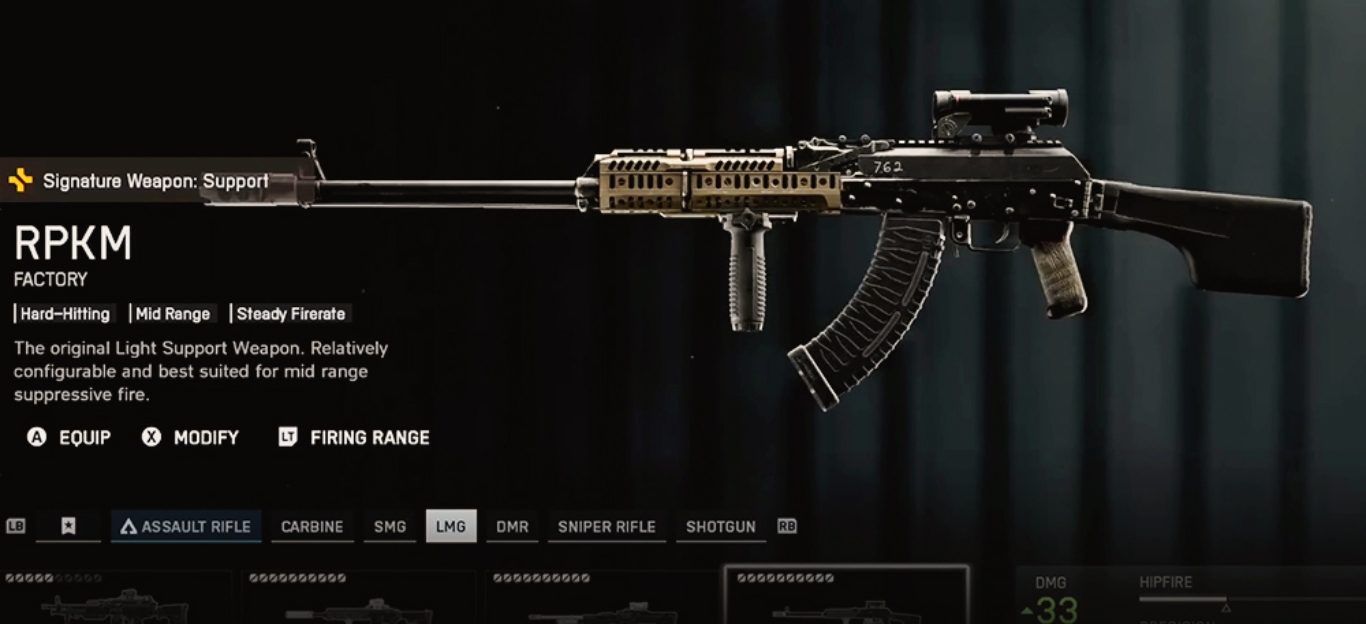This screenshot has height=624, width=1366.
Task: Select the highlighted weapon card in the list
Action: coord(845,596)
